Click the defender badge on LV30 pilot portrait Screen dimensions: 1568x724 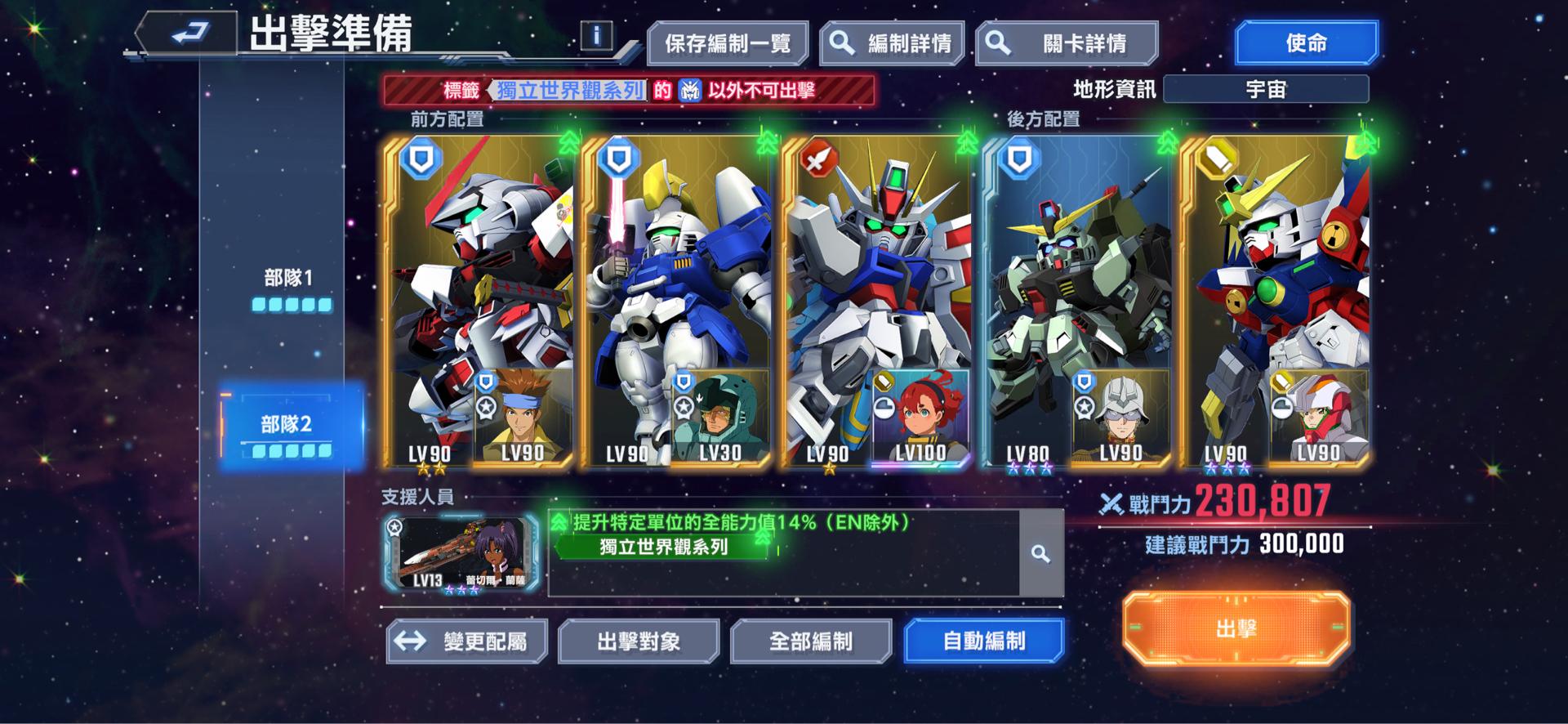[683, 381]
